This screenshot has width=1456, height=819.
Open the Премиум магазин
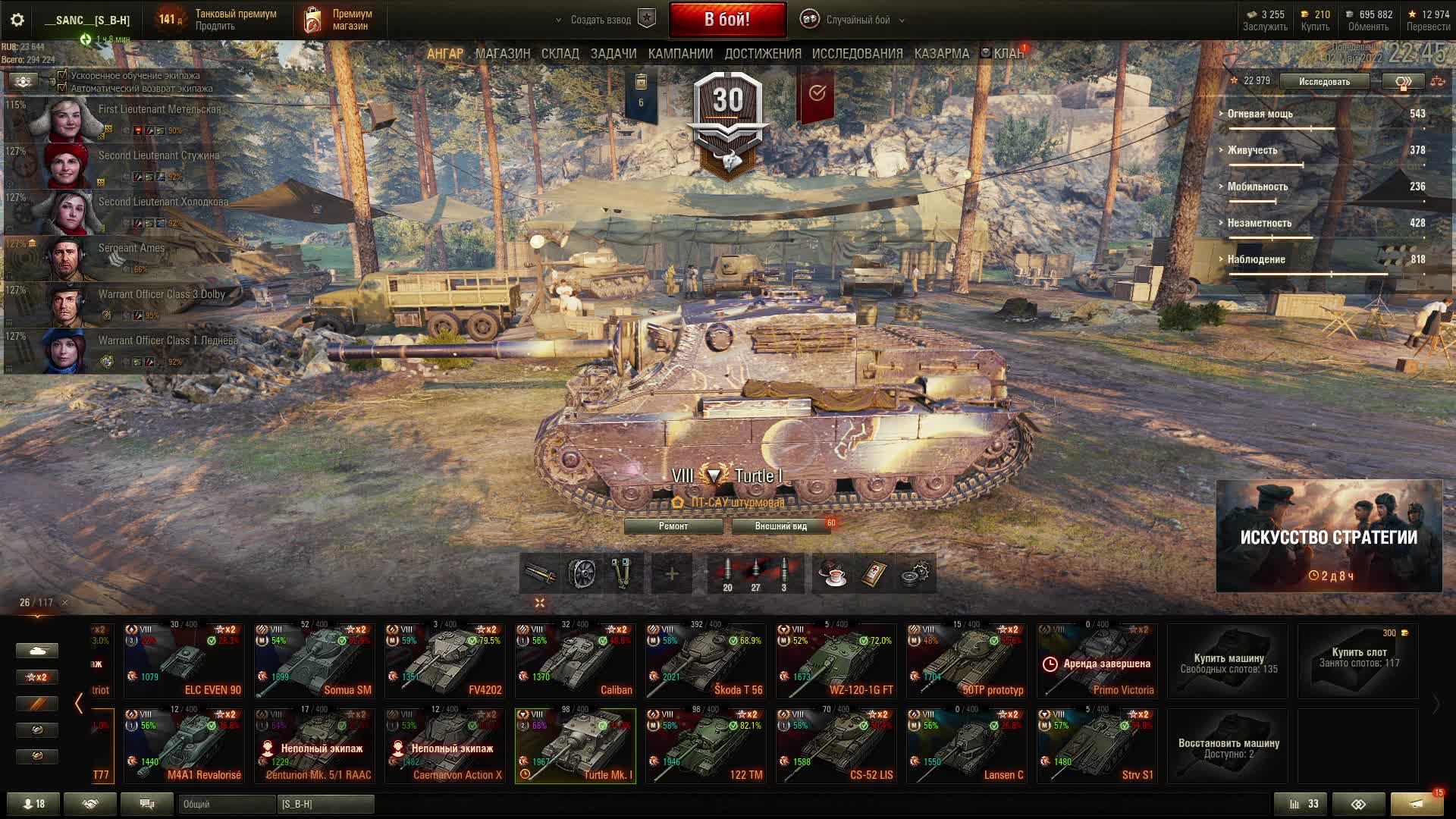[340, 20]
